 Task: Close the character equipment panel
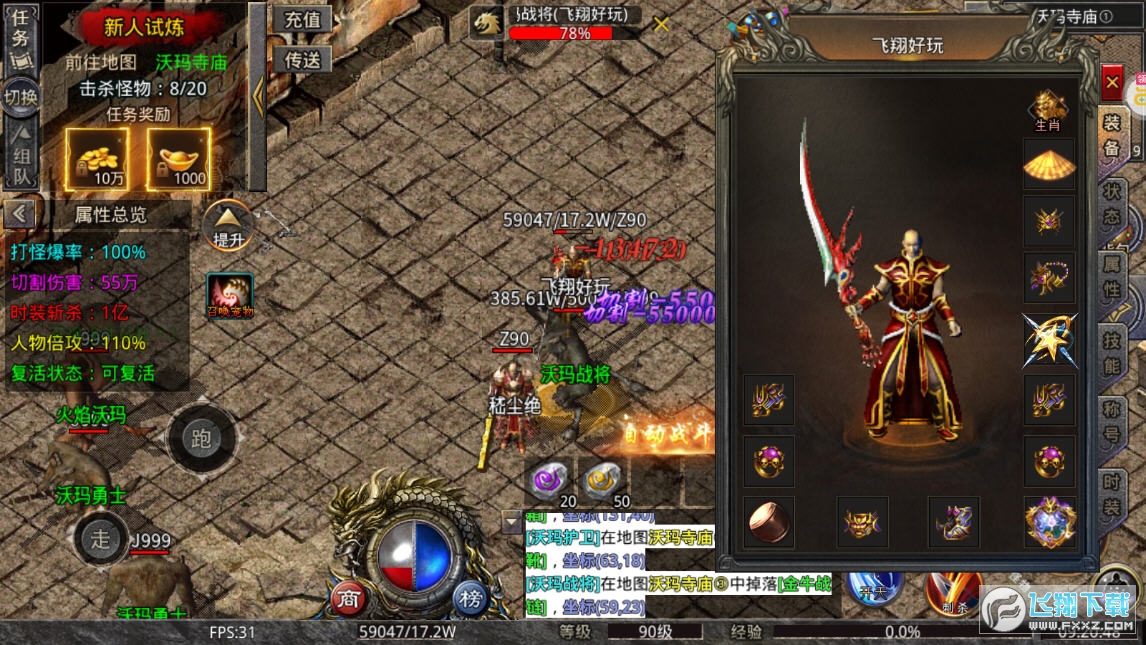[x=1111, y=82]
